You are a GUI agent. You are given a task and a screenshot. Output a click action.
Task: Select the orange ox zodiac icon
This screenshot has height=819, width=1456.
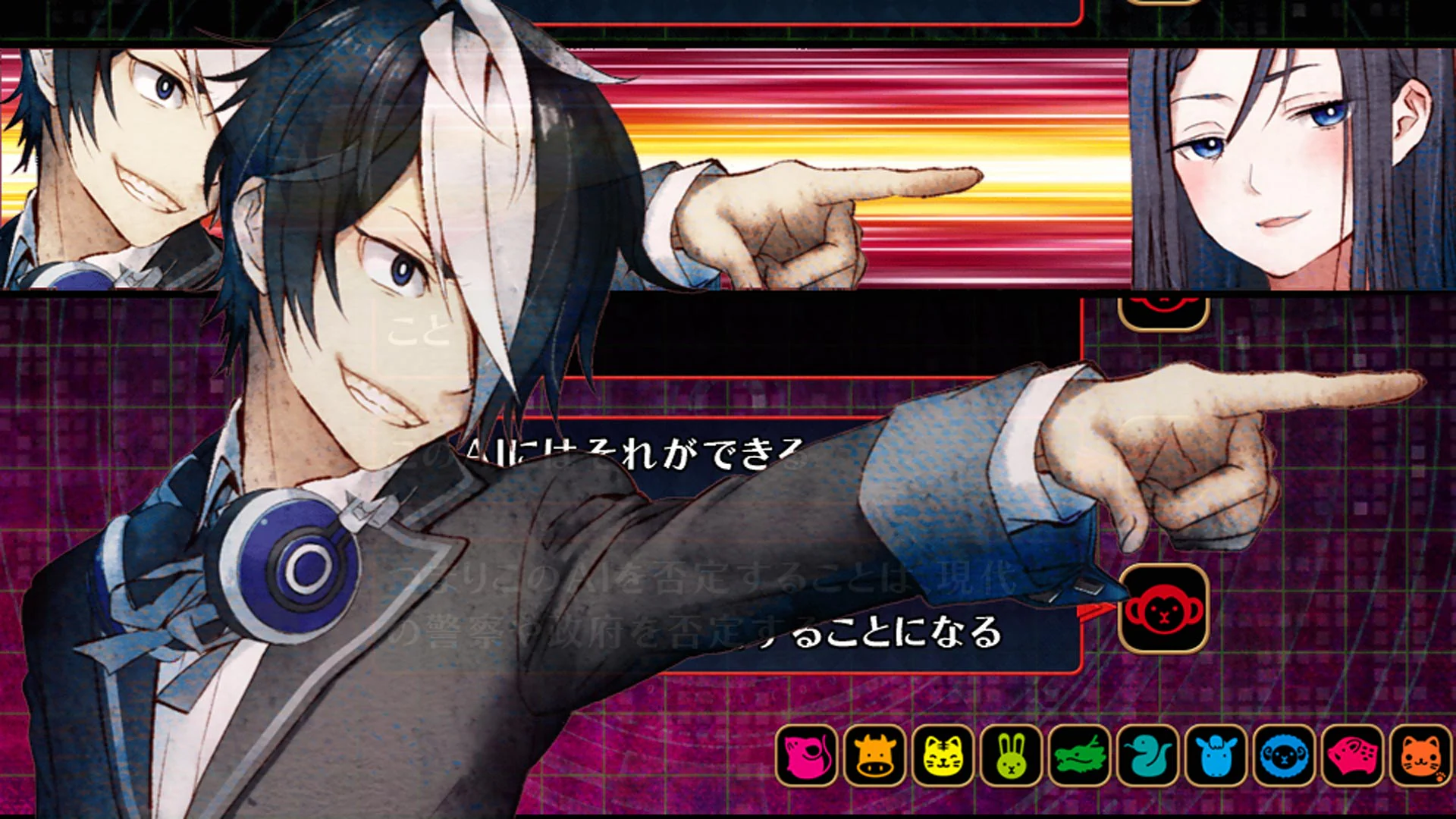[877, 759]
